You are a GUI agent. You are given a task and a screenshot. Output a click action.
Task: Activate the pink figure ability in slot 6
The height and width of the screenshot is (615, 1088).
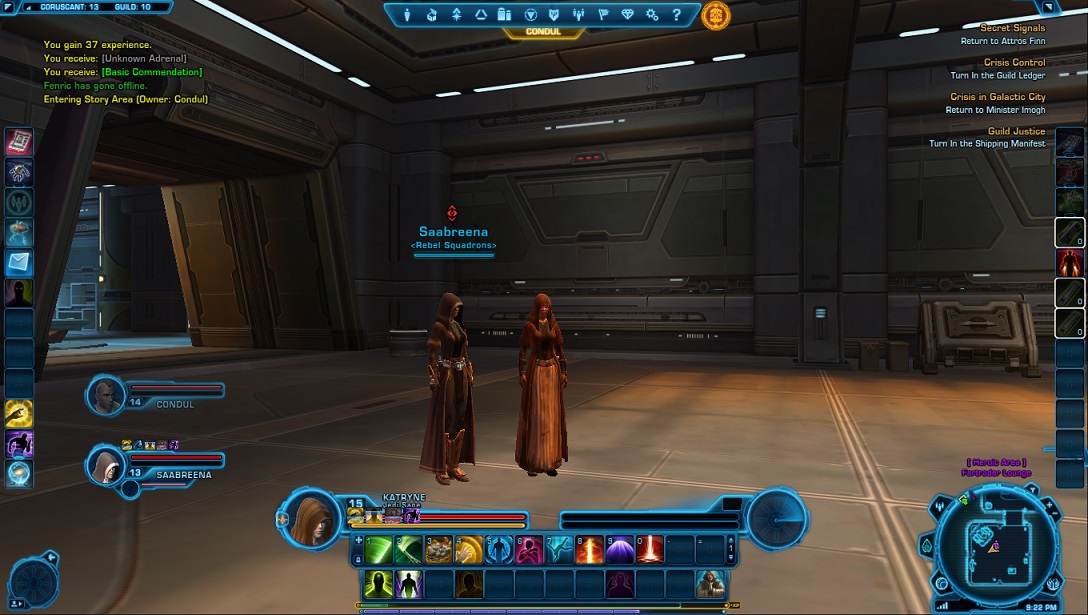pyautogui.click(x=529, y=549)
